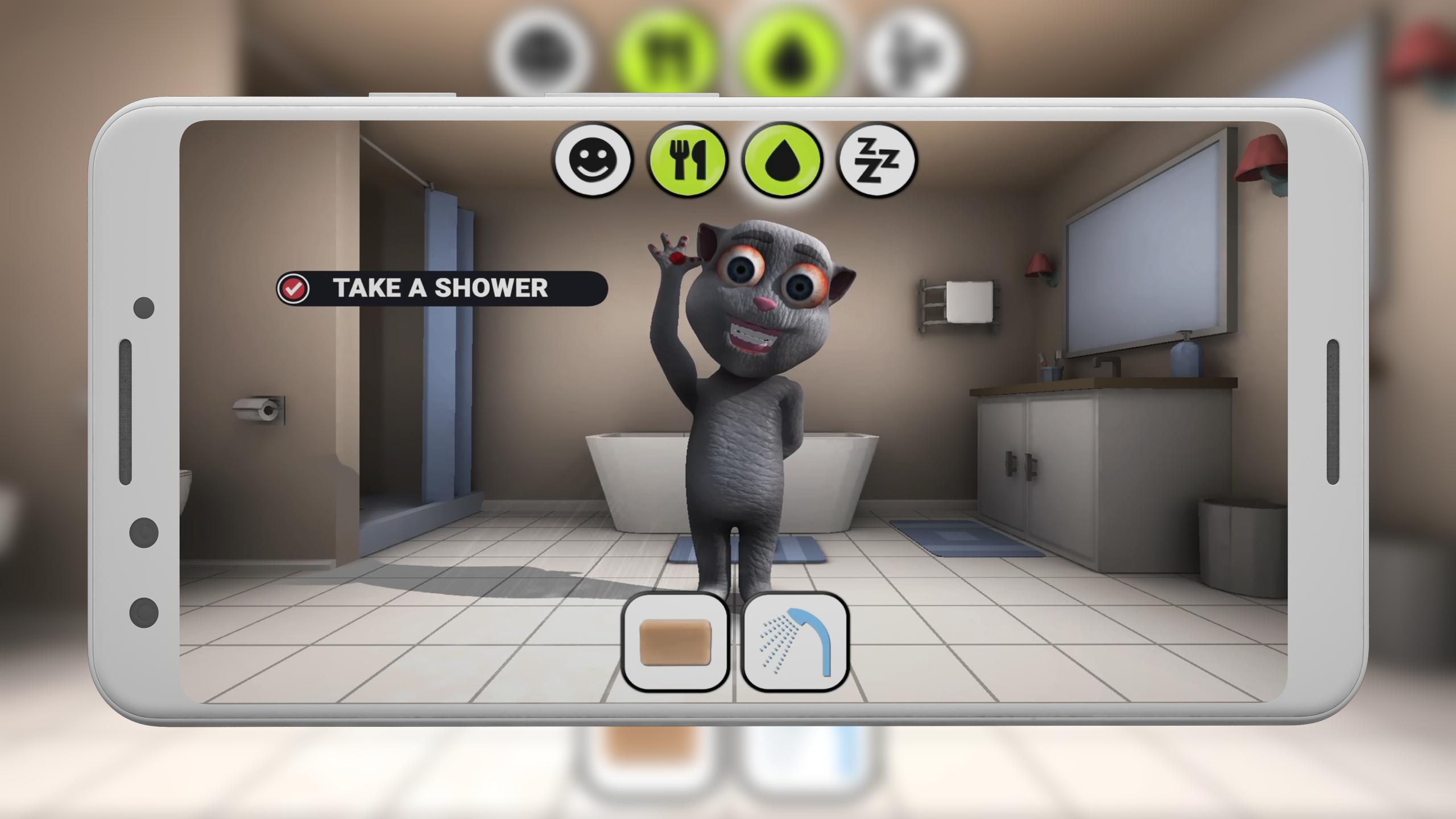Pick the soap bar button
The width and height of the screenshot is (1456, 819).
pyautogui.click(x=676, y=642)
